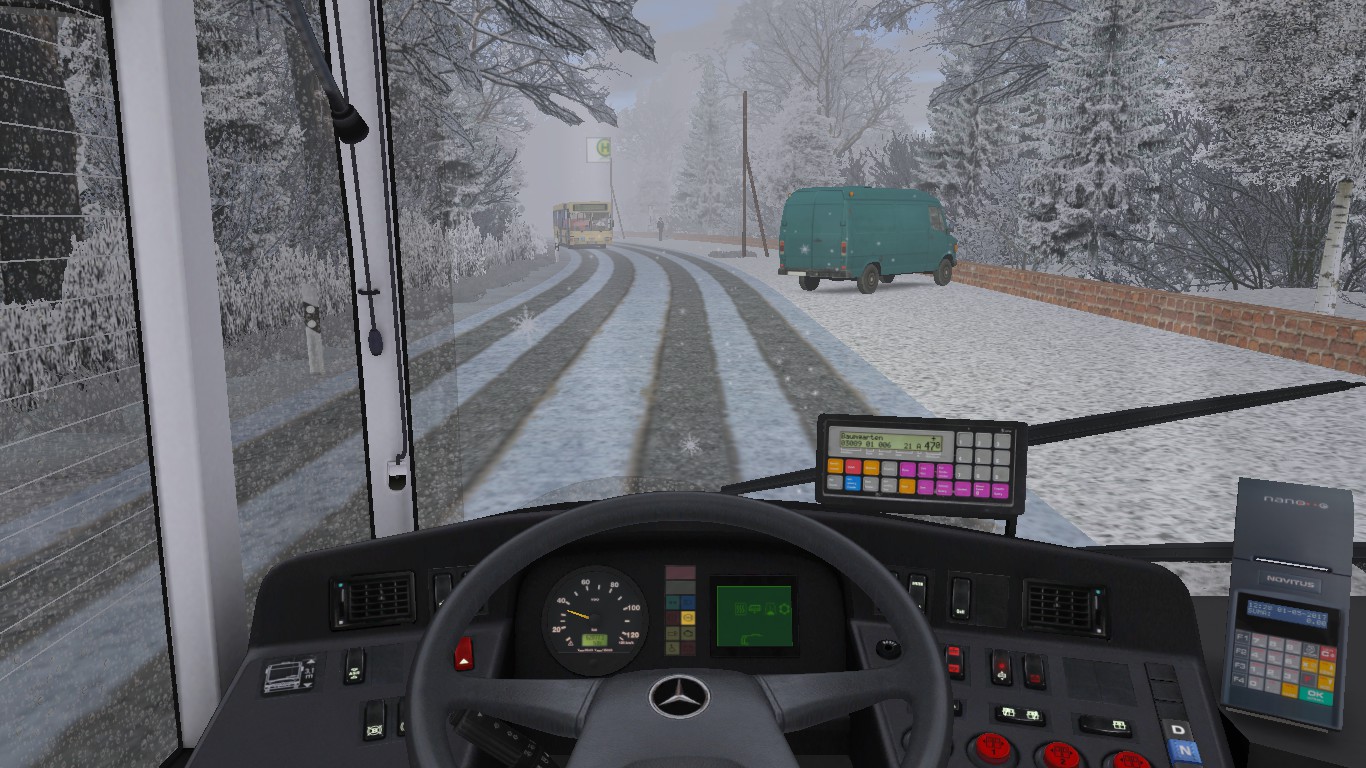Image resolution: width=1366 pixels, height=768 pixels.
Task: Open door two with red button 2
Action: 1060,754
